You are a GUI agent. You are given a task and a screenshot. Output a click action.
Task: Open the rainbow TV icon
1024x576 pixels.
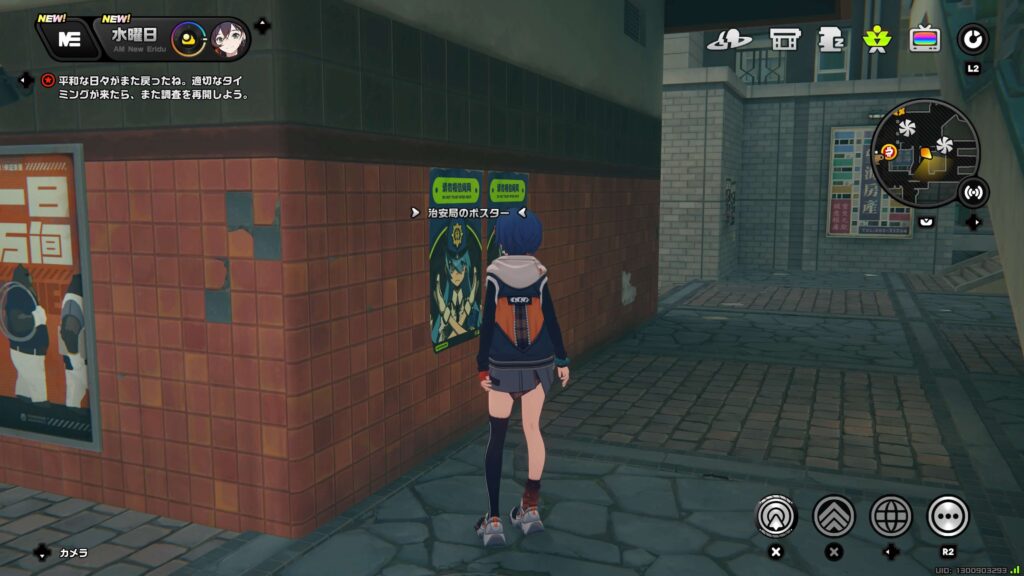tap(924, 40)
